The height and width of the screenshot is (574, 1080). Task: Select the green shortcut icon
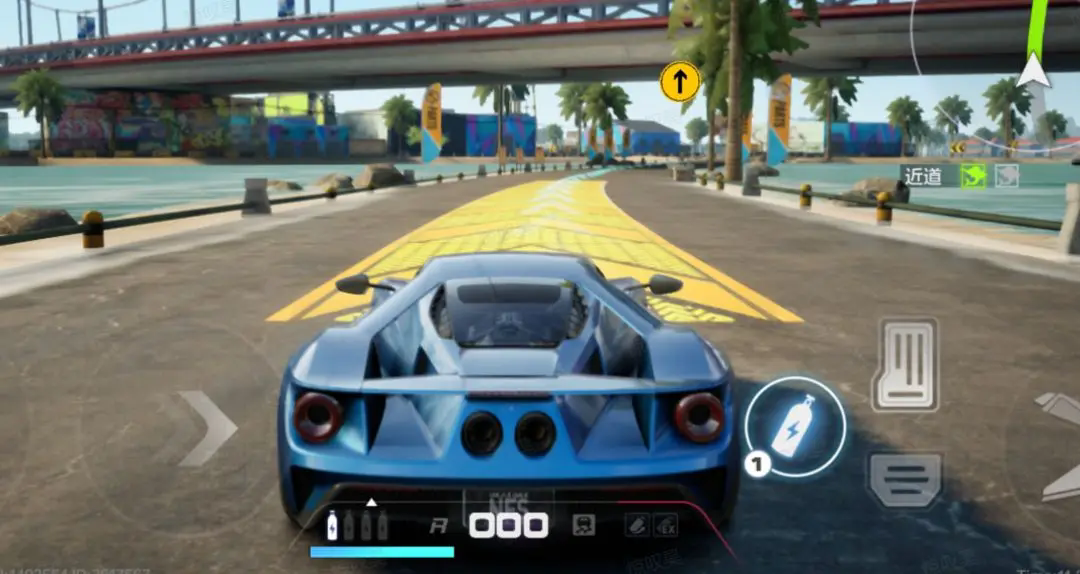pos(973,176)
